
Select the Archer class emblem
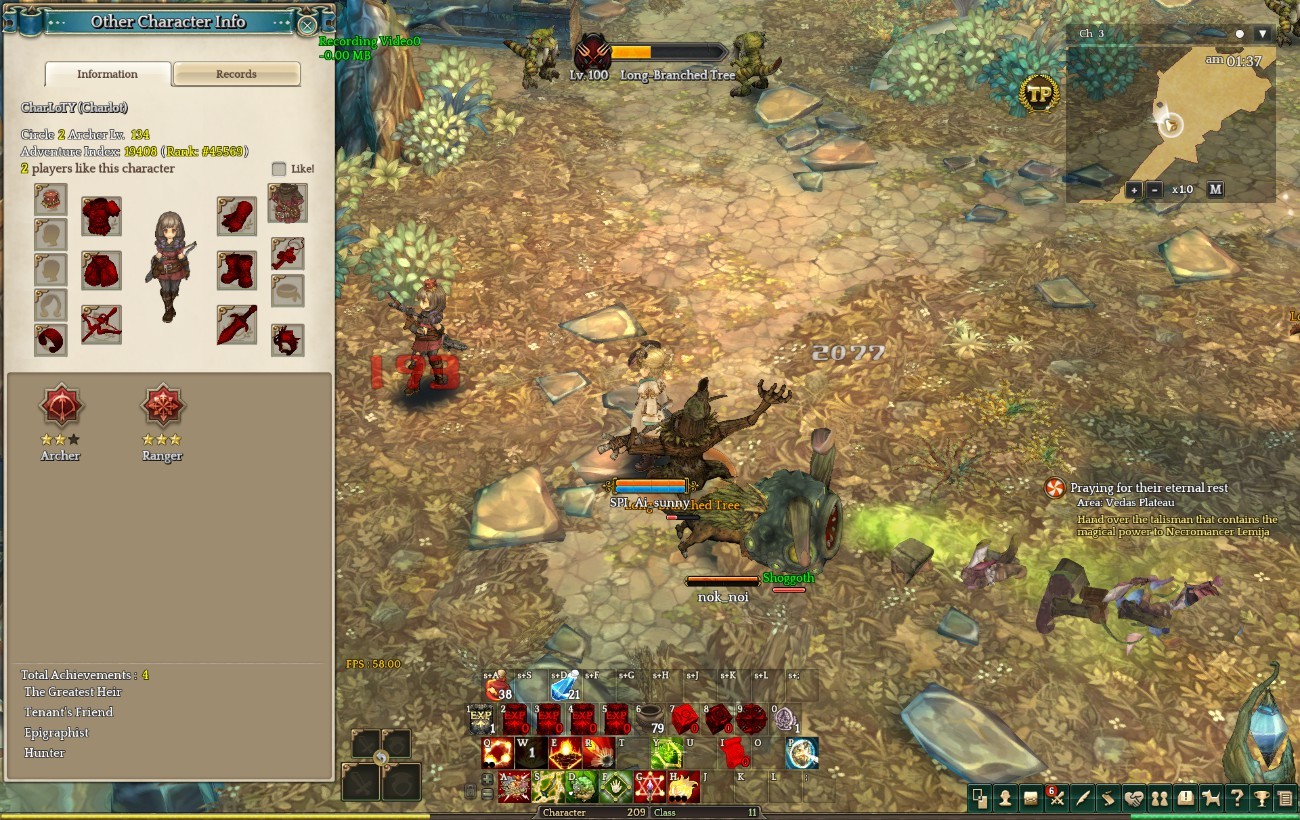(60, 406)
